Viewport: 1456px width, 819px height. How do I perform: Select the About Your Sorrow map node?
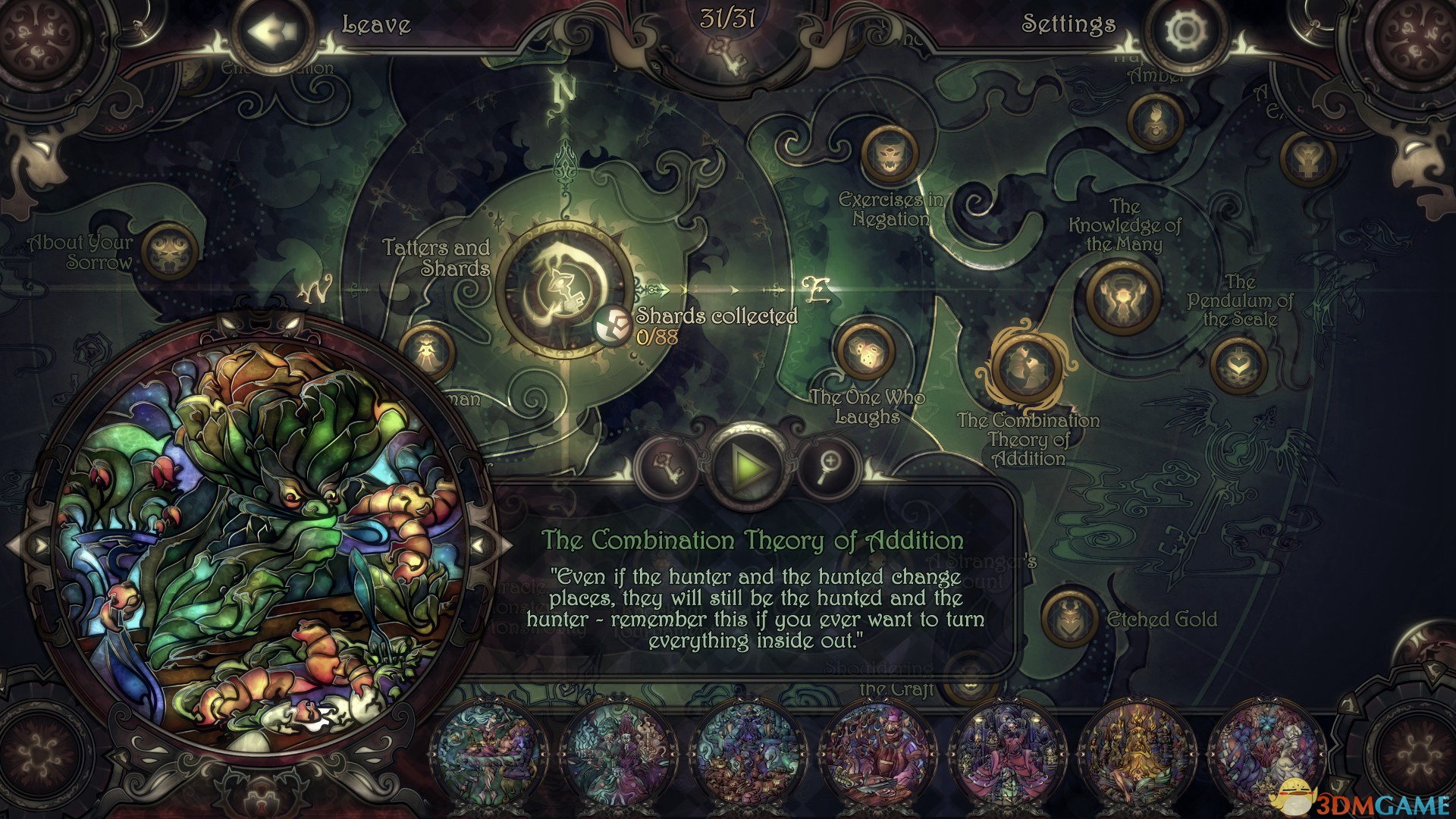tap(170, 253)
